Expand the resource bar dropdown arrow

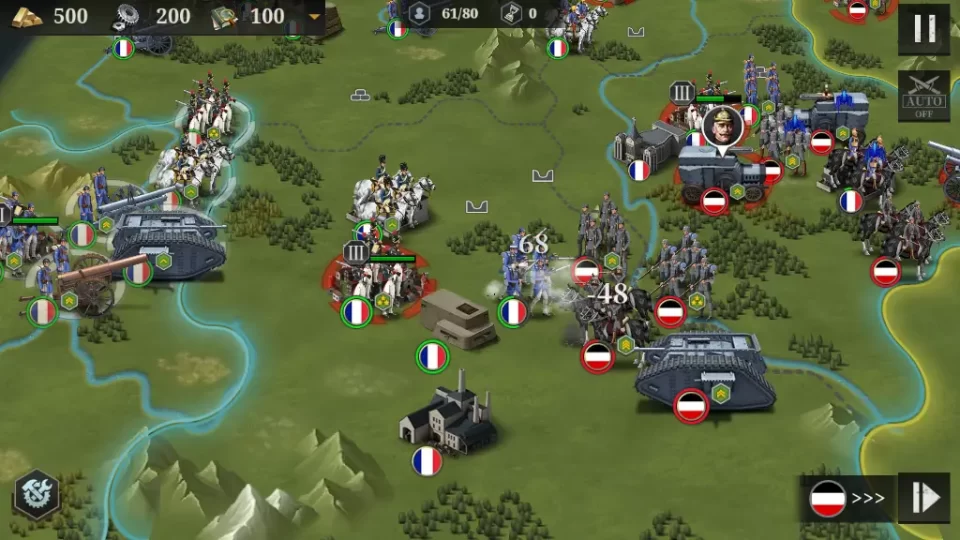coord(315,17)
